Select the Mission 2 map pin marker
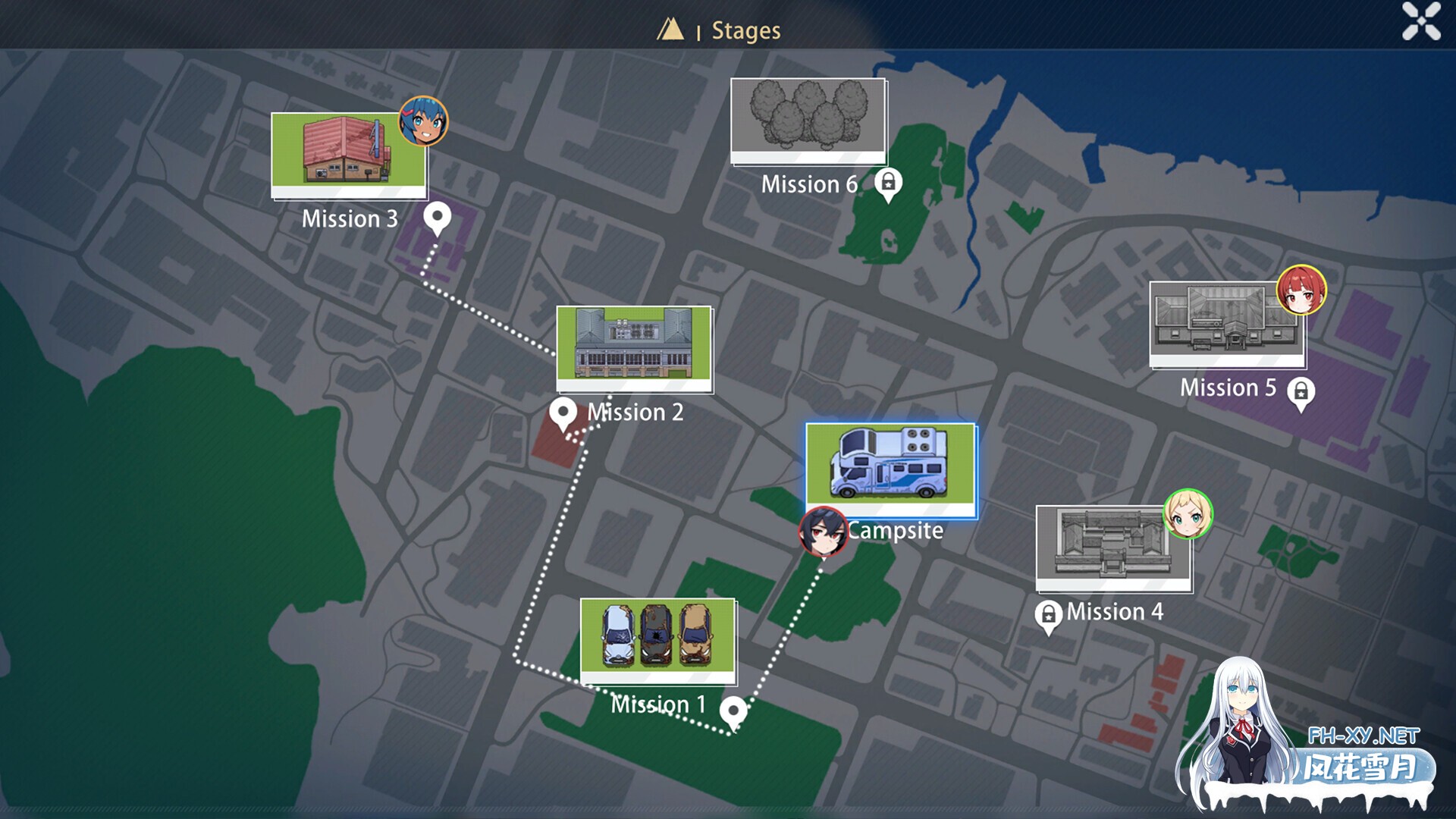This screenshot has width=1456, height=819. point(563,414)
